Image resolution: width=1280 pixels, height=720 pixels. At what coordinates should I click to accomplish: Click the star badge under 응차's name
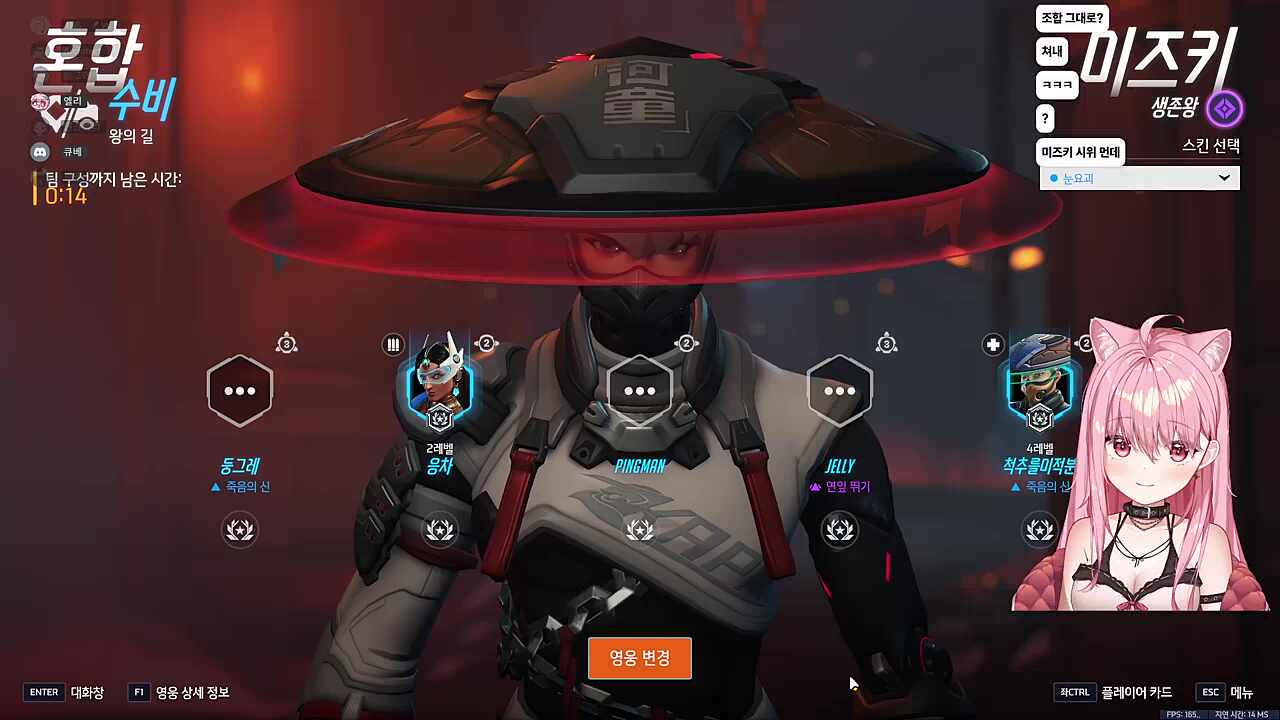pos(440,529)
